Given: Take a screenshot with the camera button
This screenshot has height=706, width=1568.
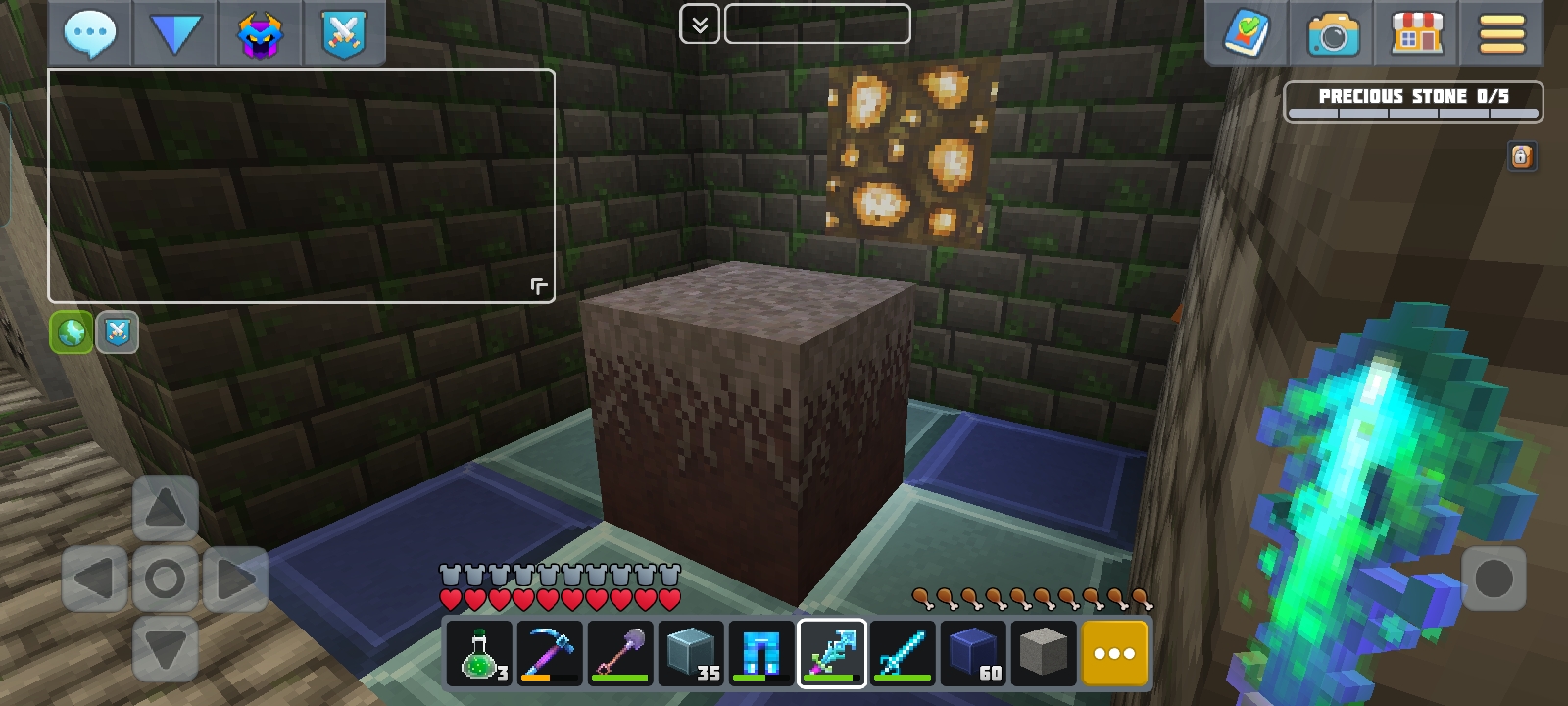Looking at the screenshot, I should [x=1332, y=34].
